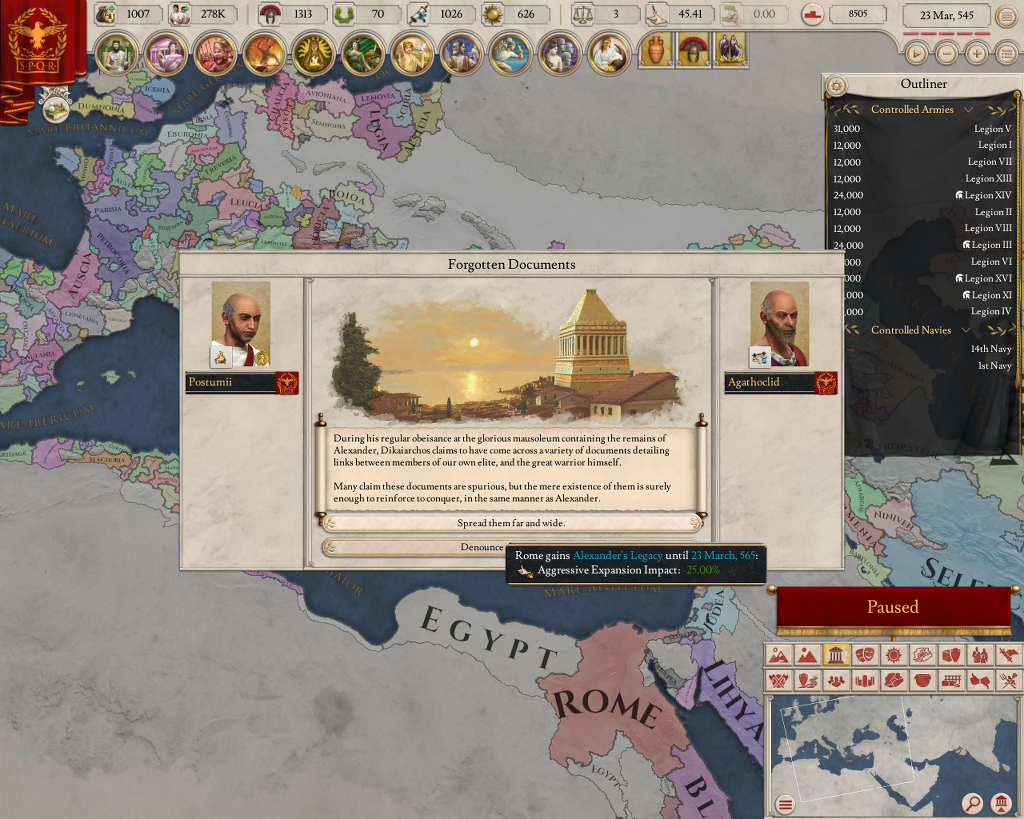This screenshot has width=1024, height=819.
Task: Select the 1st Navy entry
Action: click(994, 366)
